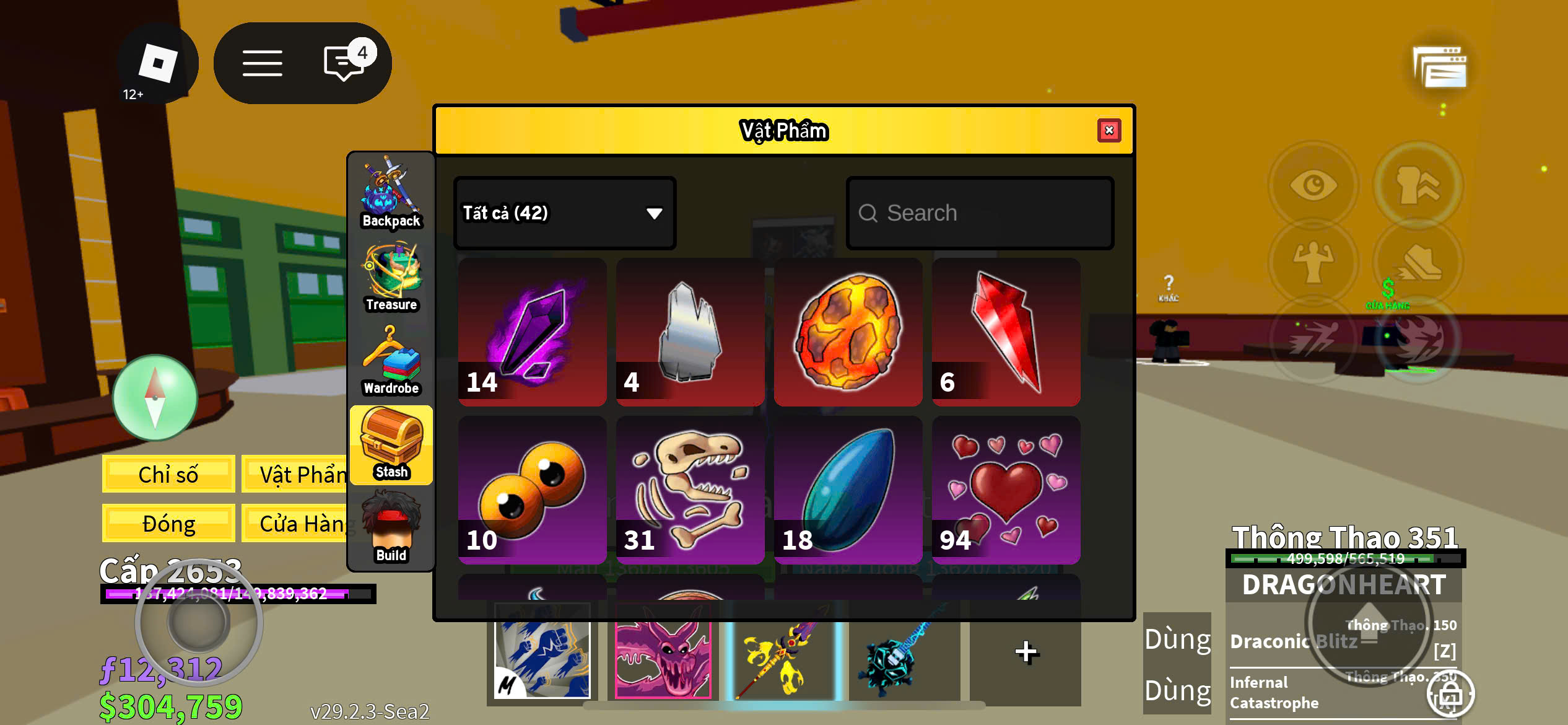
Task: Switch to the Build tab
Action: [391, 527]
